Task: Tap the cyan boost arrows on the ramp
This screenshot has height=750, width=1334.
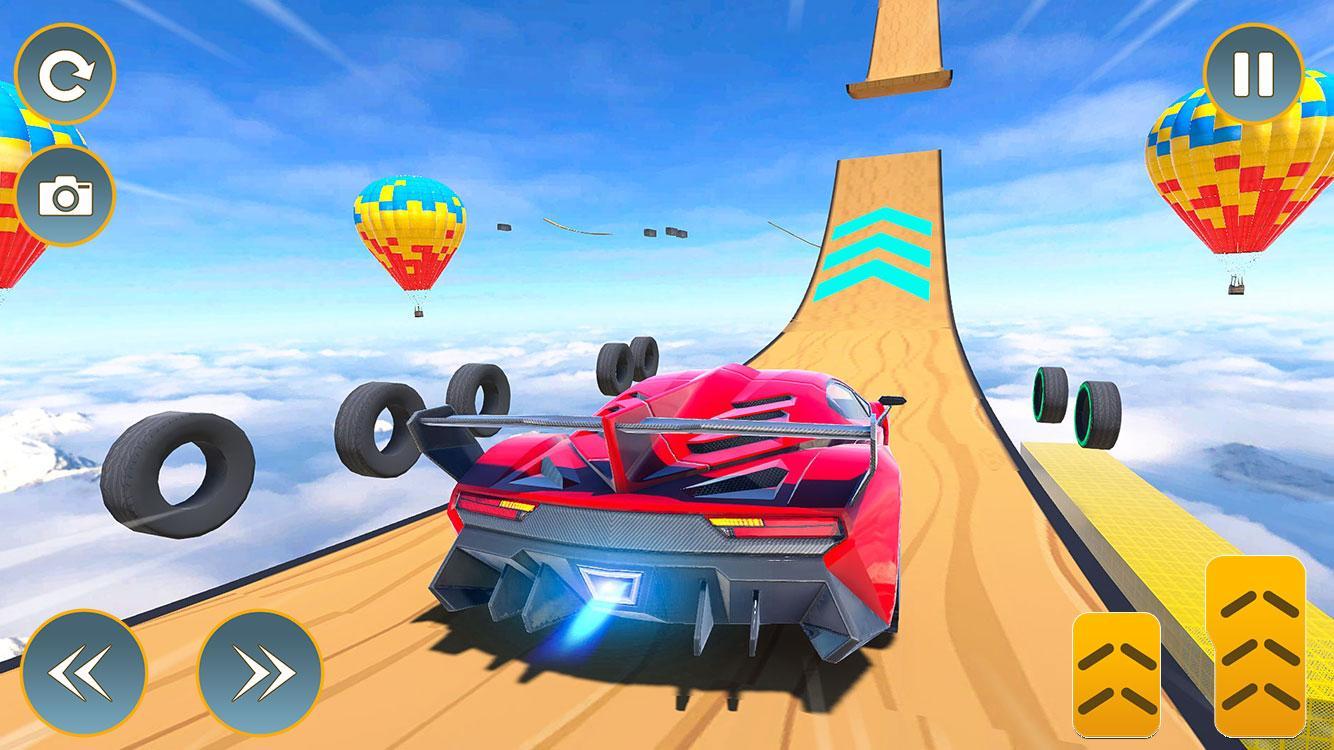Action: [879, 250]
